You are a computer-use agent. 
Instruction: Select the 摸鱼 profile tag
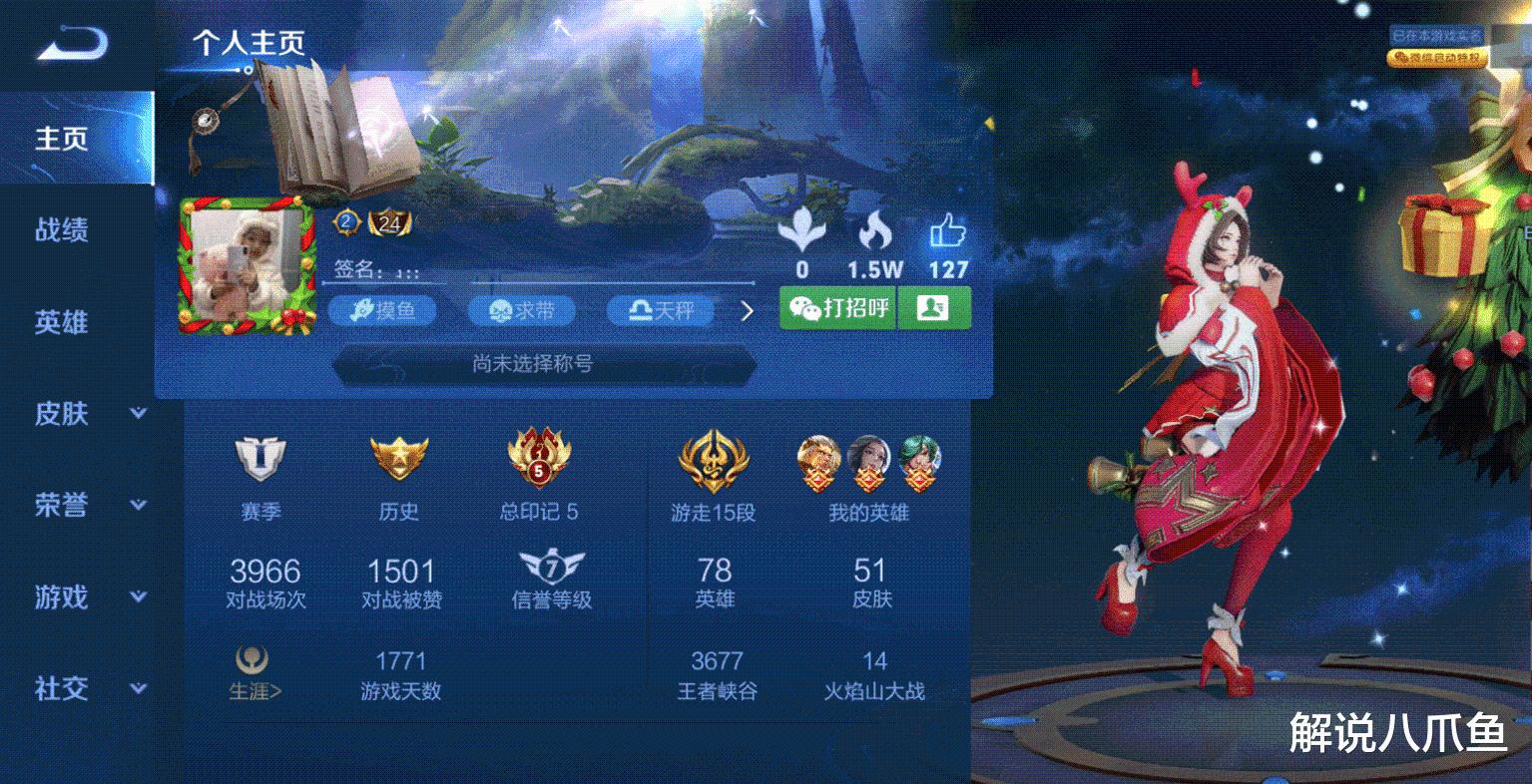(x=383, y=311)
